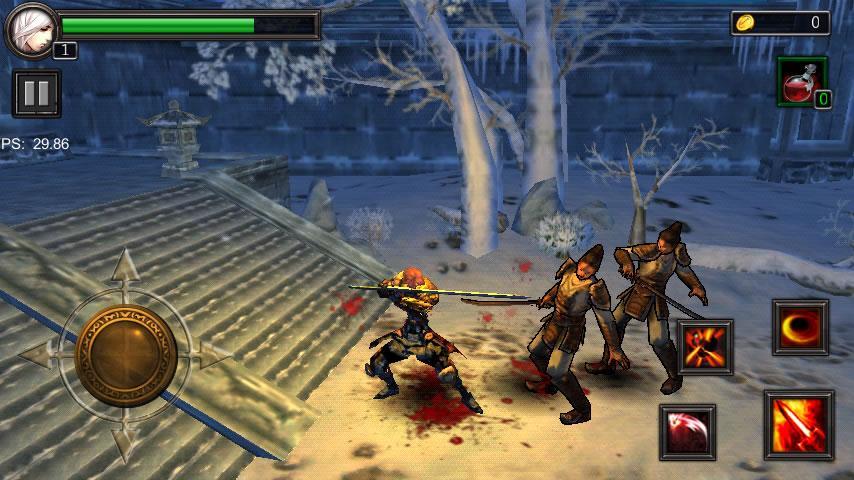This screenshot has width=854, height=480.
Task: Tap the joystick's down arrow
Action: (125, 440)
